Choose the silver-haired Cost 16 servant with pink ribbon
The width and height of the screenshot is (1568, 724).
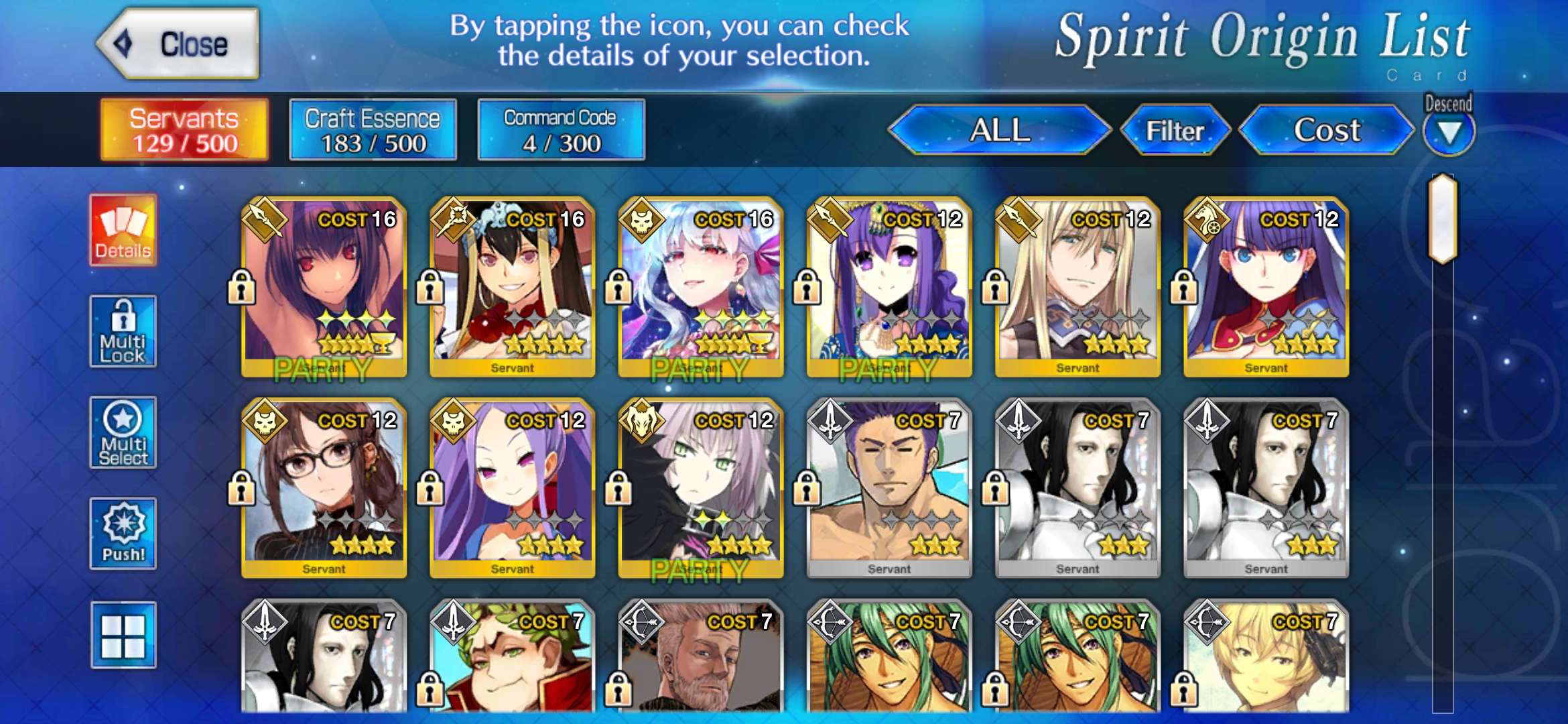700,285
